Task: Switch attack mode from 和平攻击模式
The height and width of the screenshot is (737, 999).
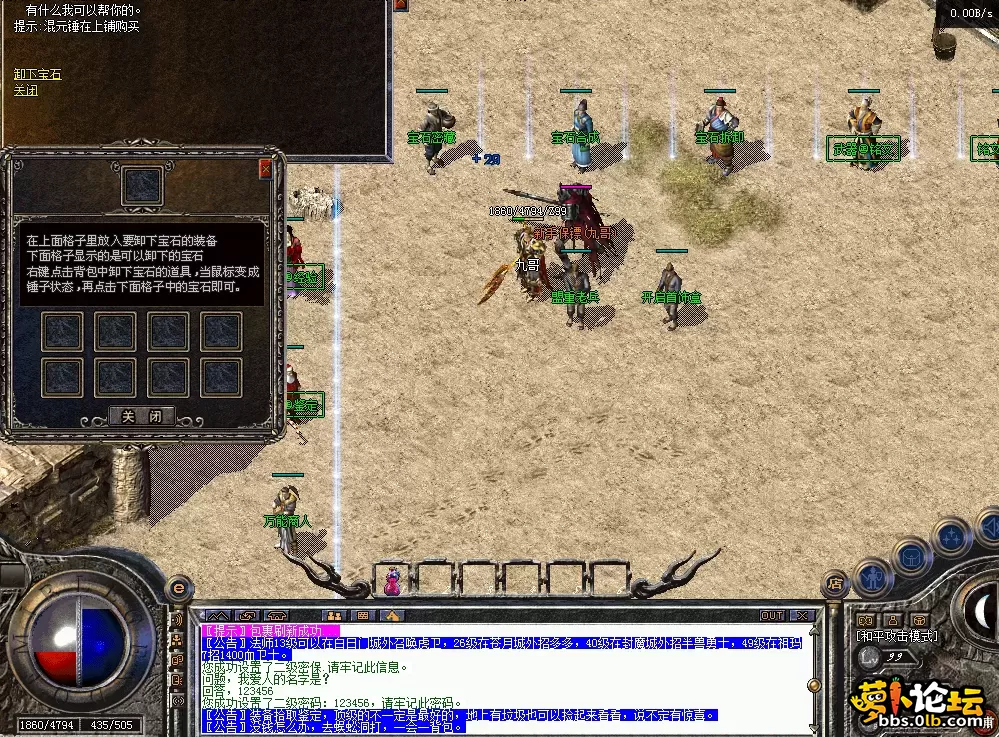Action: point(897,635)
